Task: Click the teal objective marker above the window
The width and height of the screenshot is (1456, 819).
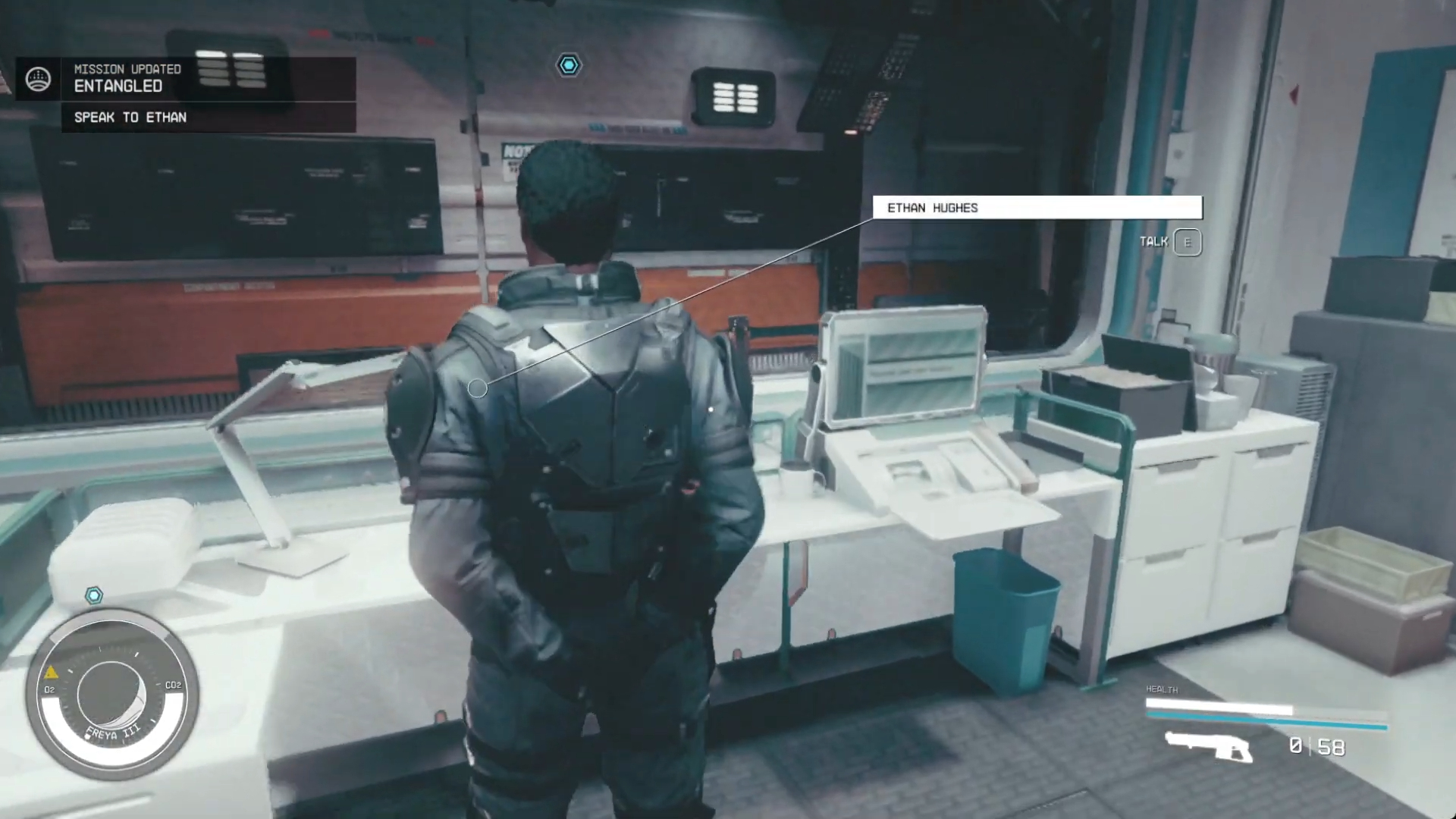Action: click(x=569, y=65)
